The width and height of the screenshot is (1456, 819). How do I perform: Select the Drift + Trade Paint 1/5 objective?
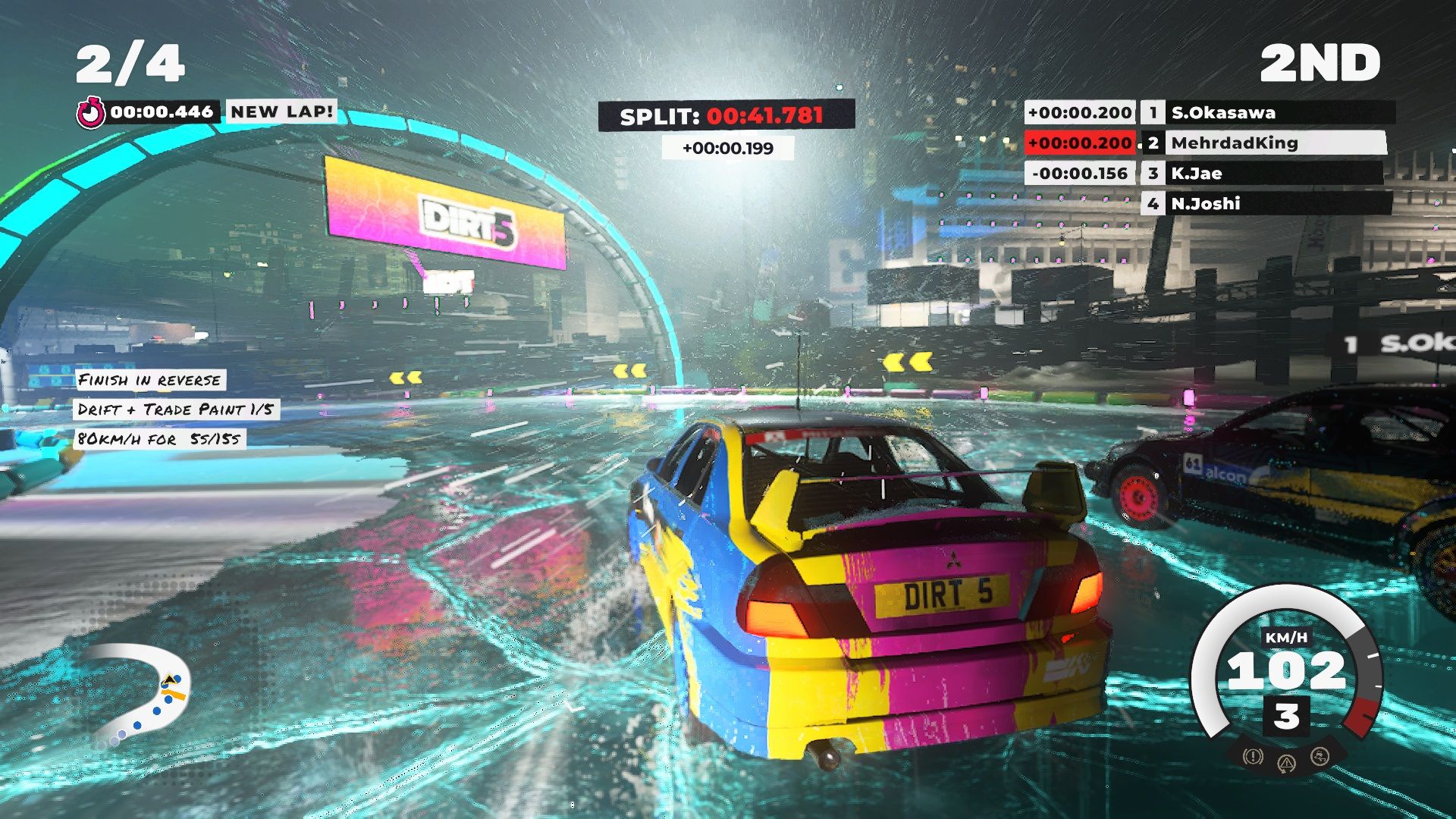[x=176, y=408]
